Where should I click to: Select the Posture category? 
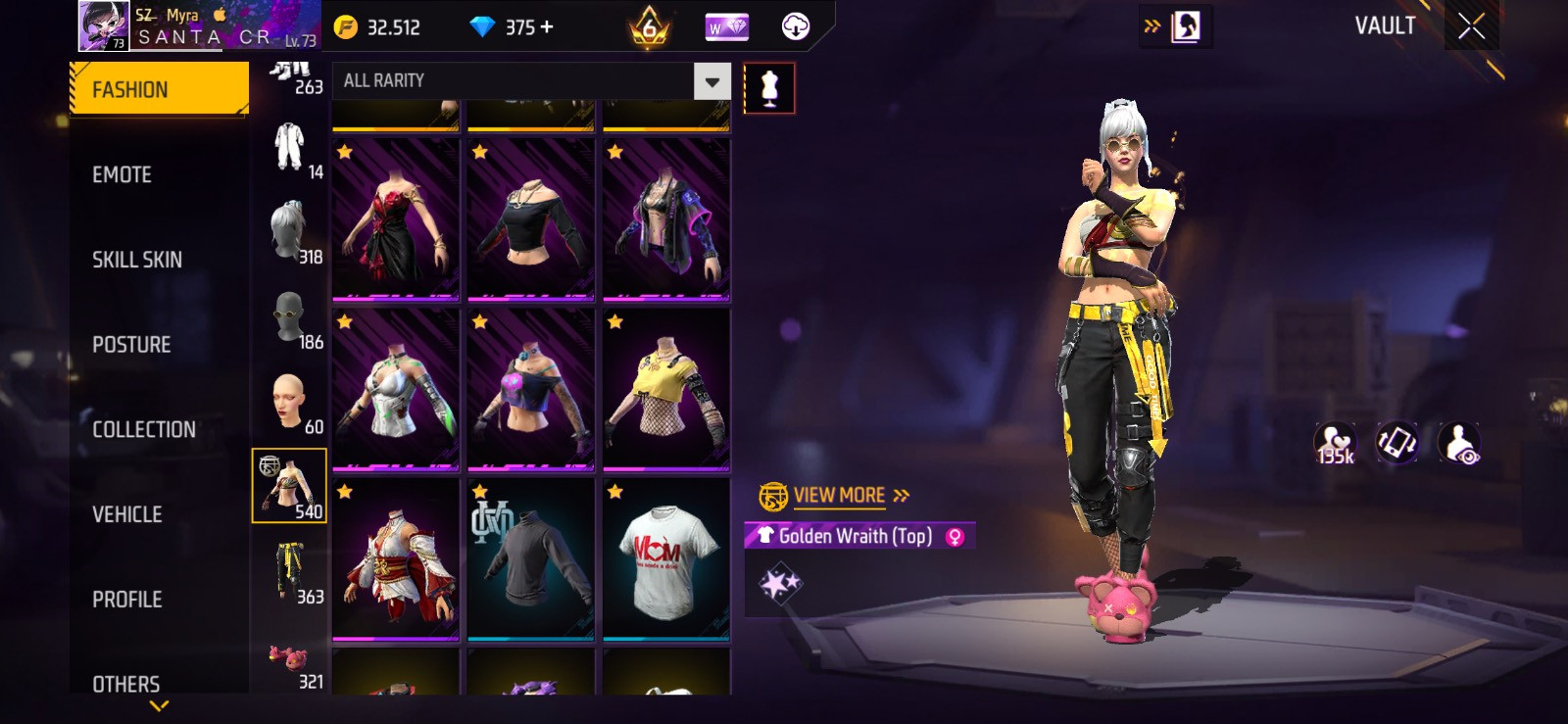[131, 345]
